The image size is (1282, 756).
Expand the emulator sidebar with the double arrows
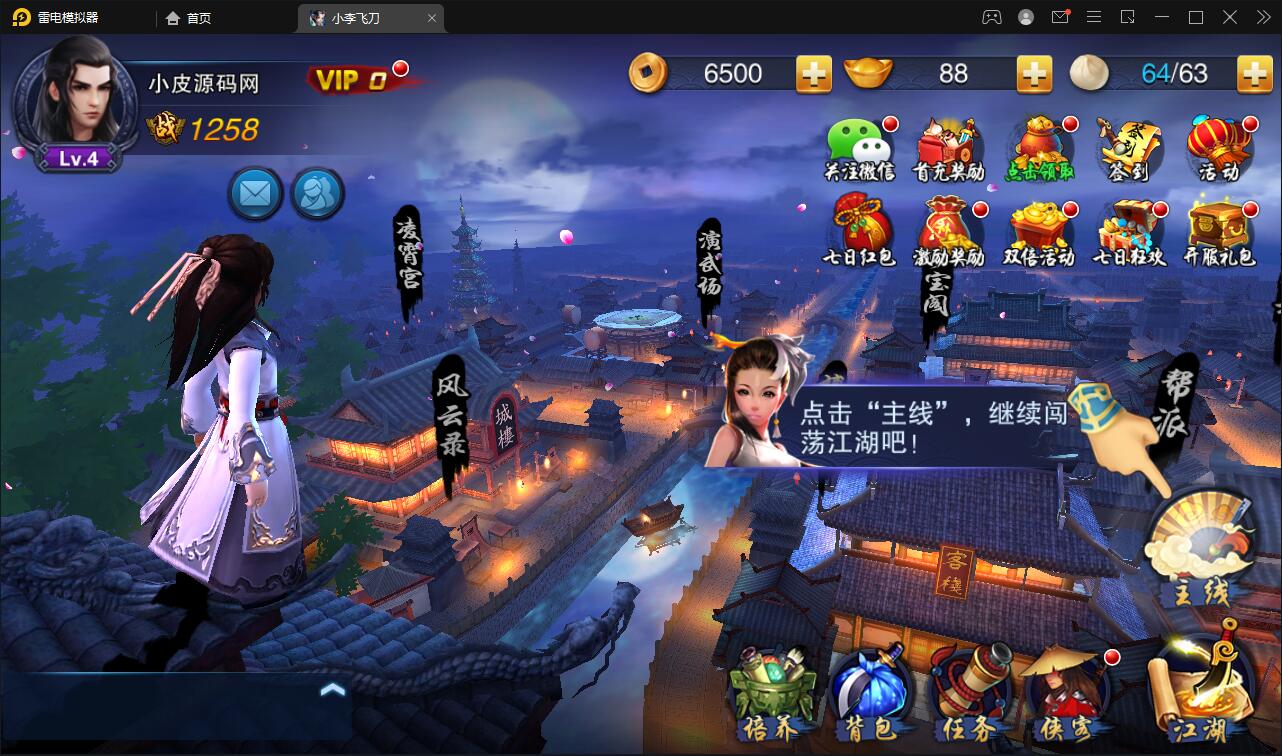coord(1266,17)
